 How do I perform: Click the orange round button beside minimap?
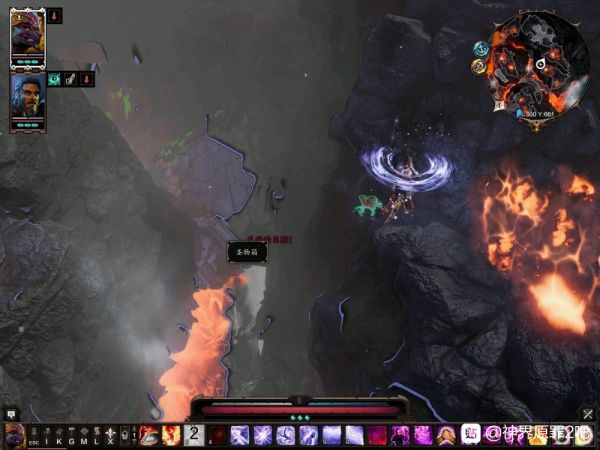(481, 67)
